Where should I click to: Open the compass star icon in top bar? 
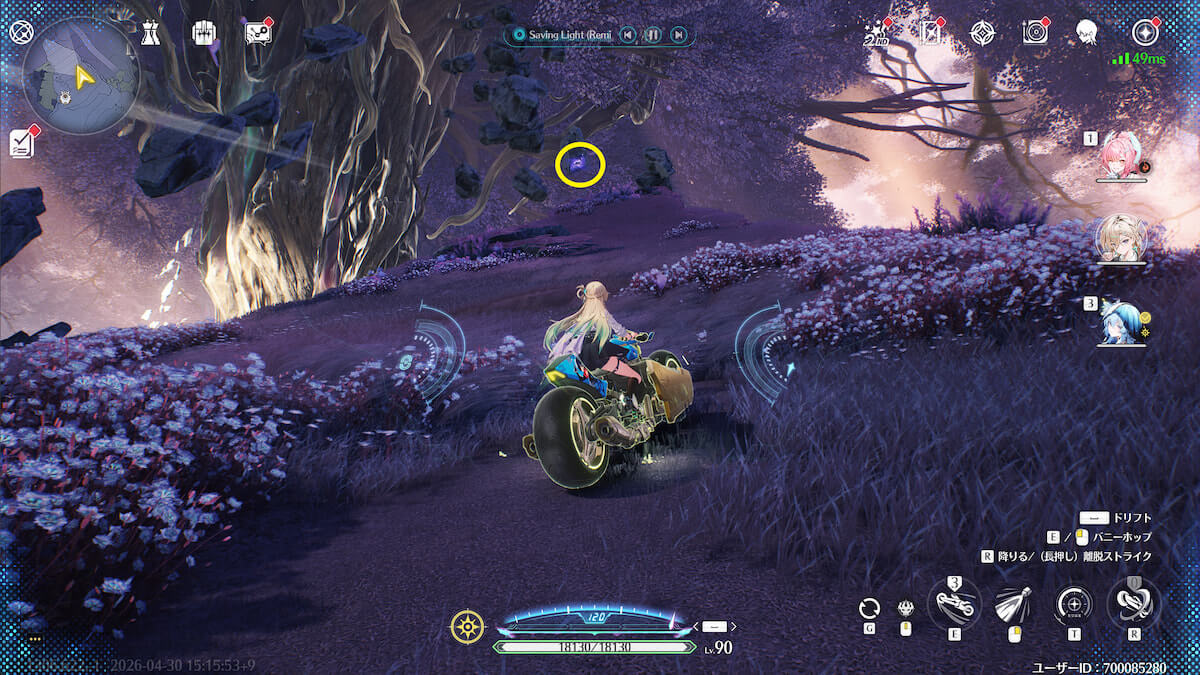coord(982,33)
